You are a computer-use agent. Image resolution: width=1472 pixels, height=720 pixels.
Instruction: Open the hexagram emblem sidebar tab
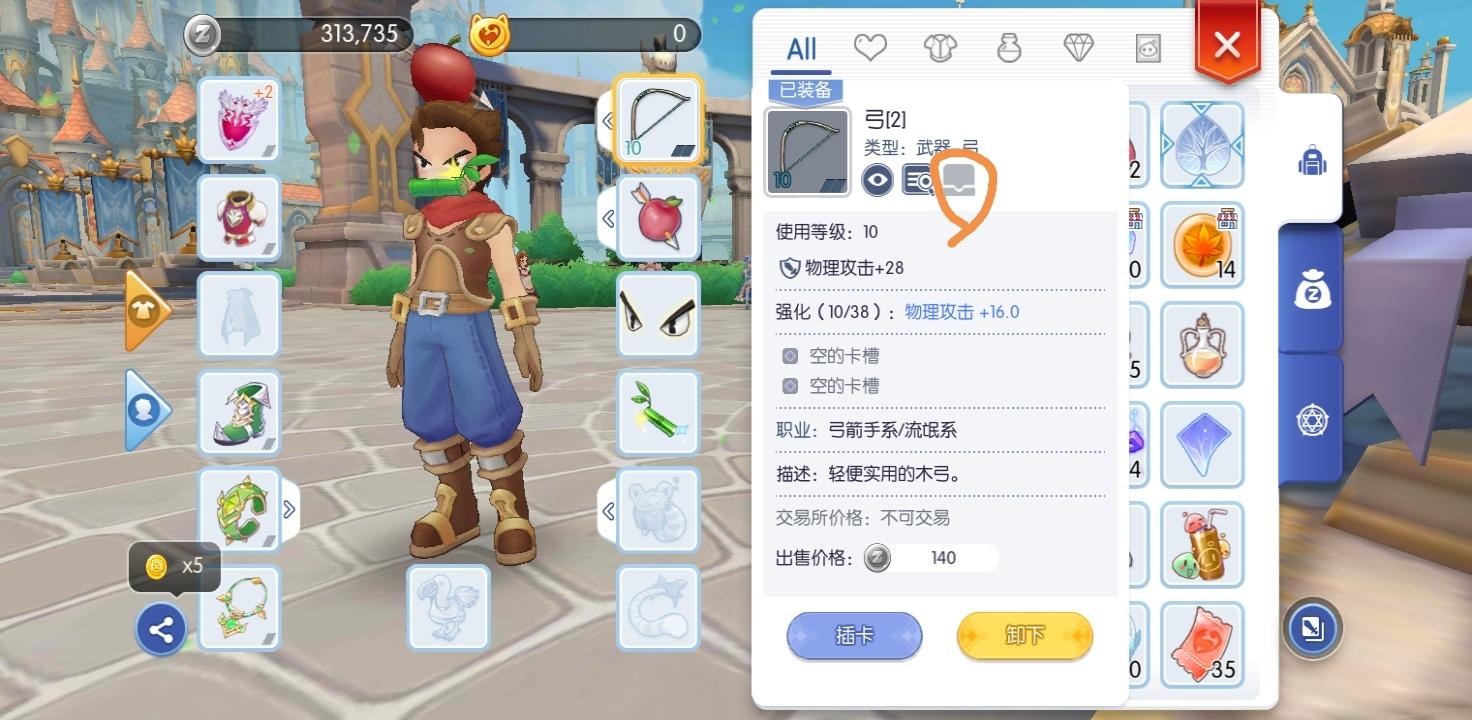tap(1314, 418)
